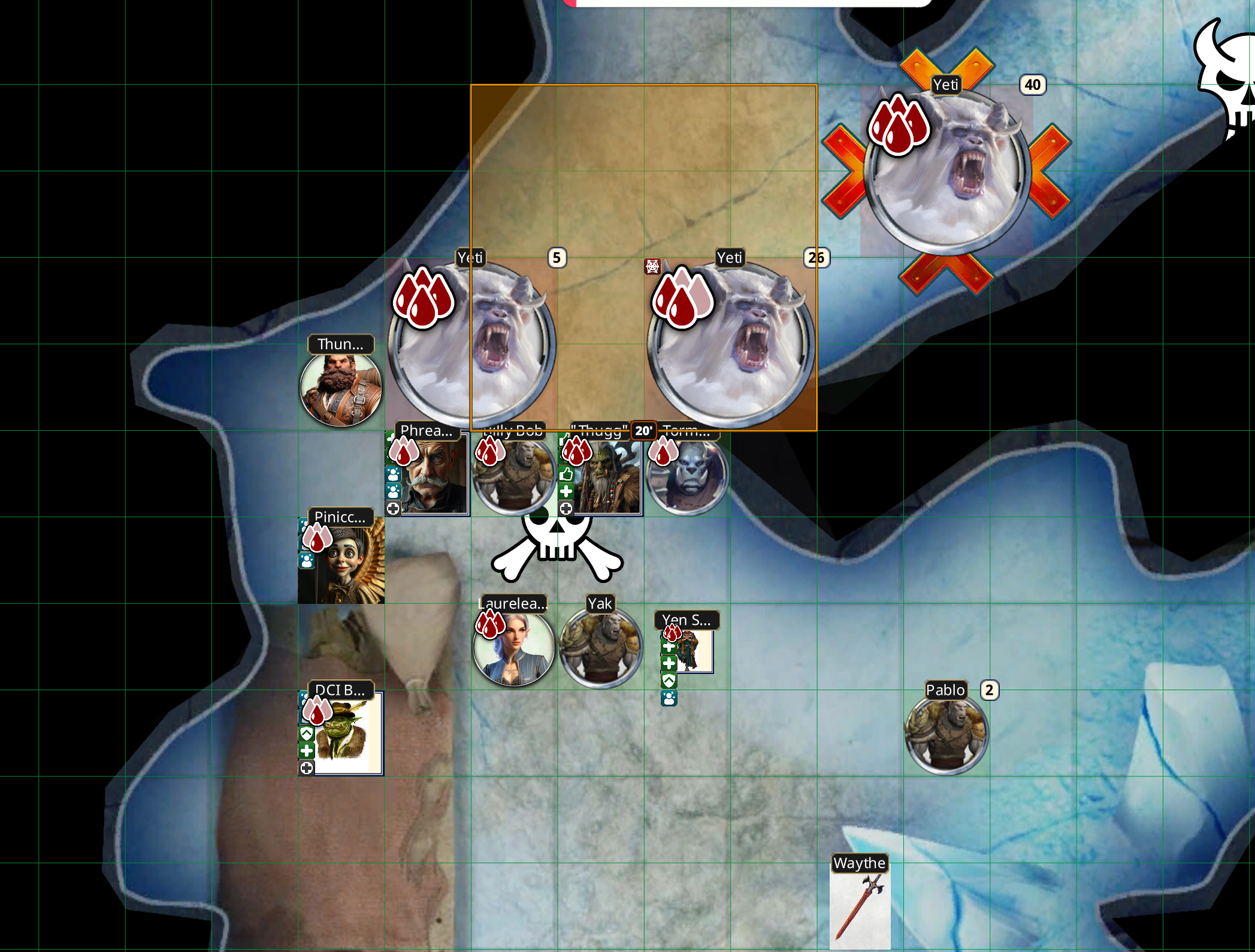1255x952 pixels.
Task: Toggle the person icon below Yen S's effects
Action: (669, 698)
